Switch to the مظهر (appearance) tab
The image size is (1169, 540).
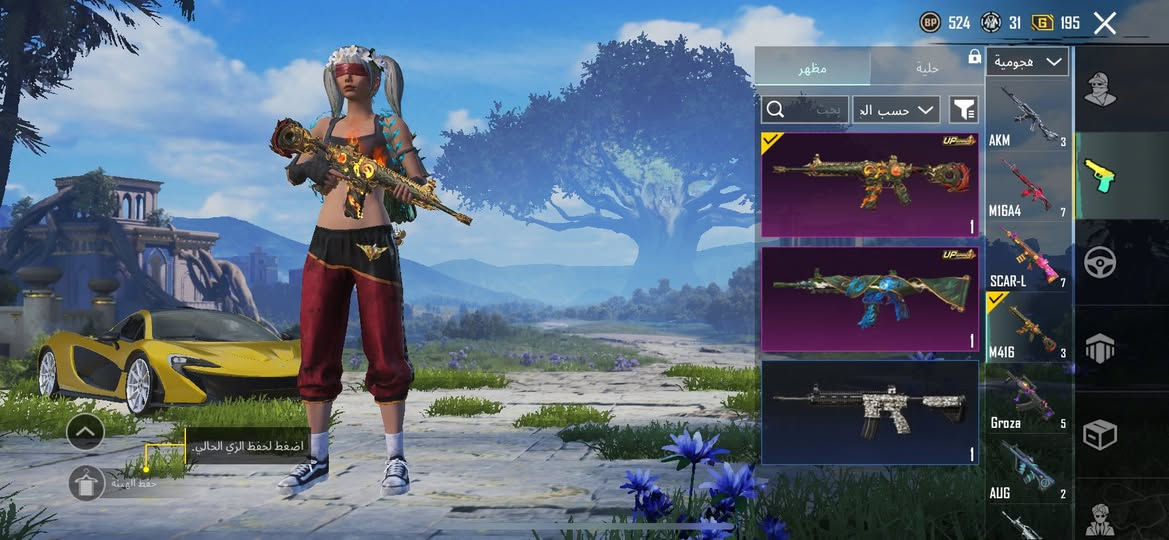tap(812, 67)
